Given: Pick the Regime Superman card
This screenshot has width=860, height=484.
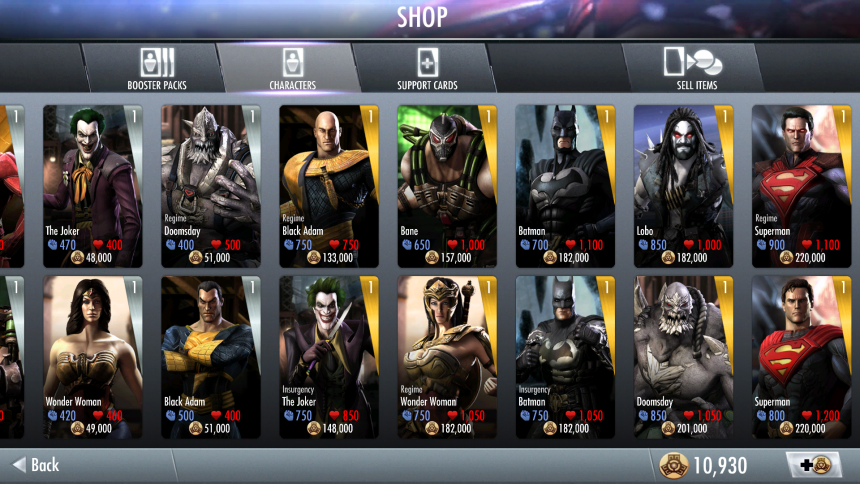Looking at the screenshot, I should tap(801, 185).
